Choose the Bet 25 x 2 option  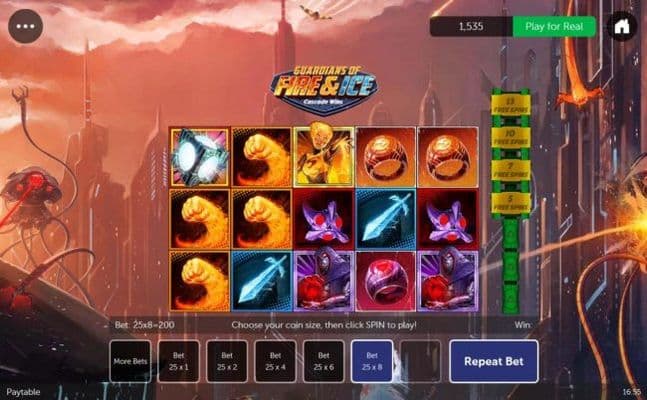tap(227, 361)
